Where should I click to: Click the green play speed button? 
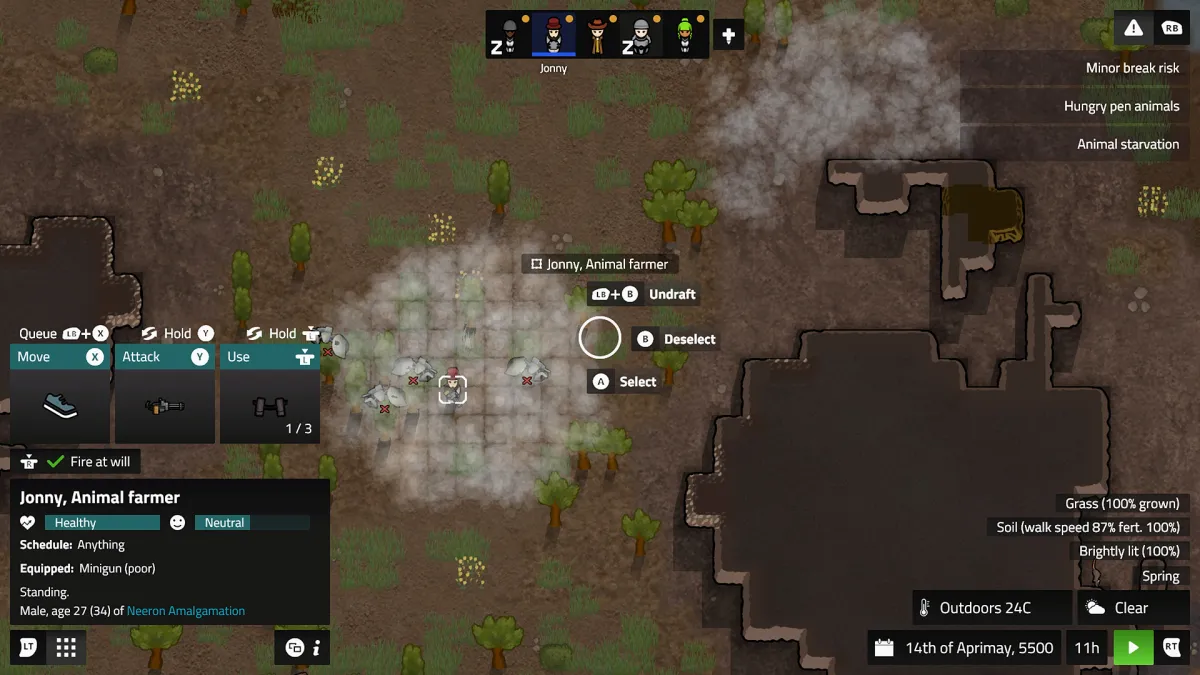[1133, 648]
